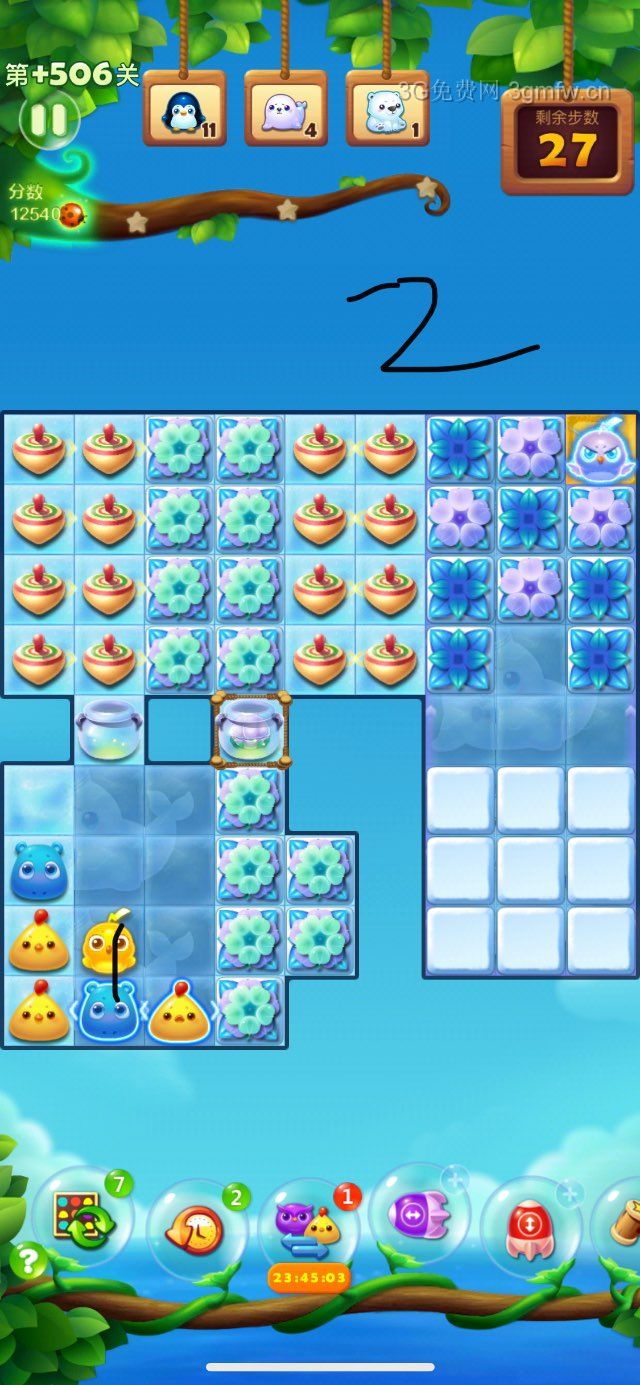Tap the seal goal sign
The height and width of the screenshot is (1385, 640).
coord(285,109)
